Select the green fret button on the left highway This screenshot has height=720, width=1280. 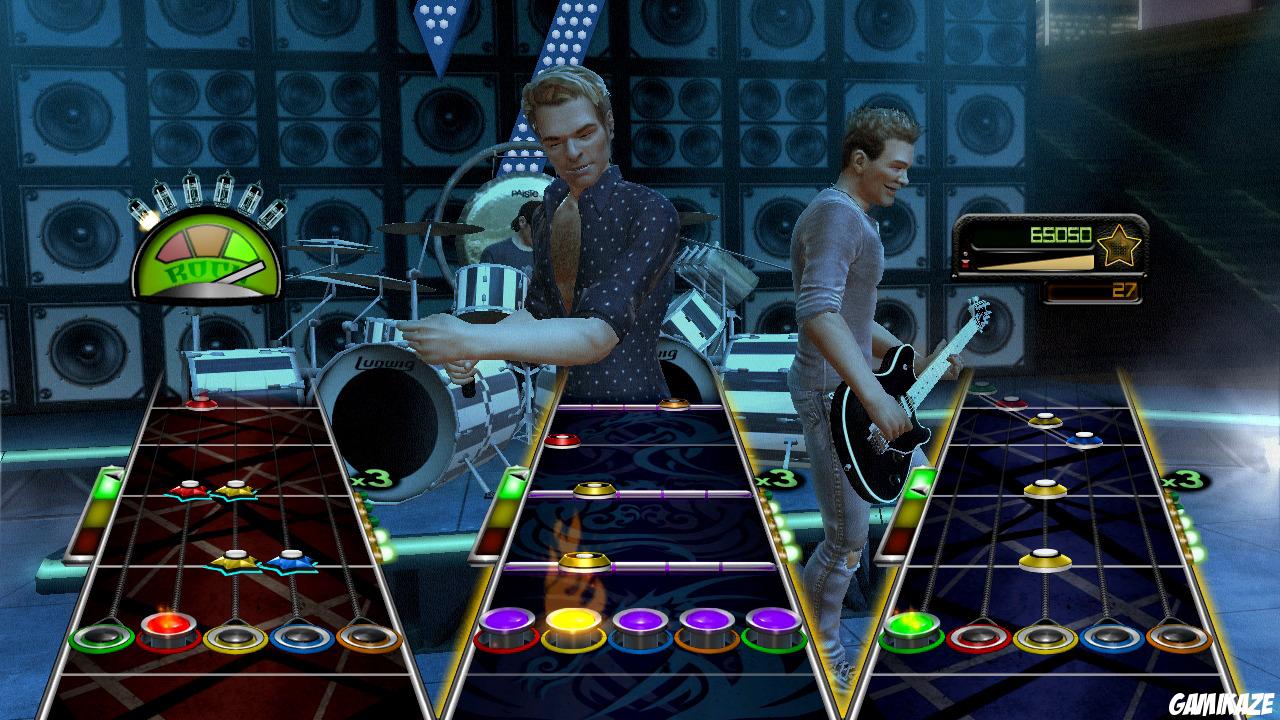click(x=100, y=637)
